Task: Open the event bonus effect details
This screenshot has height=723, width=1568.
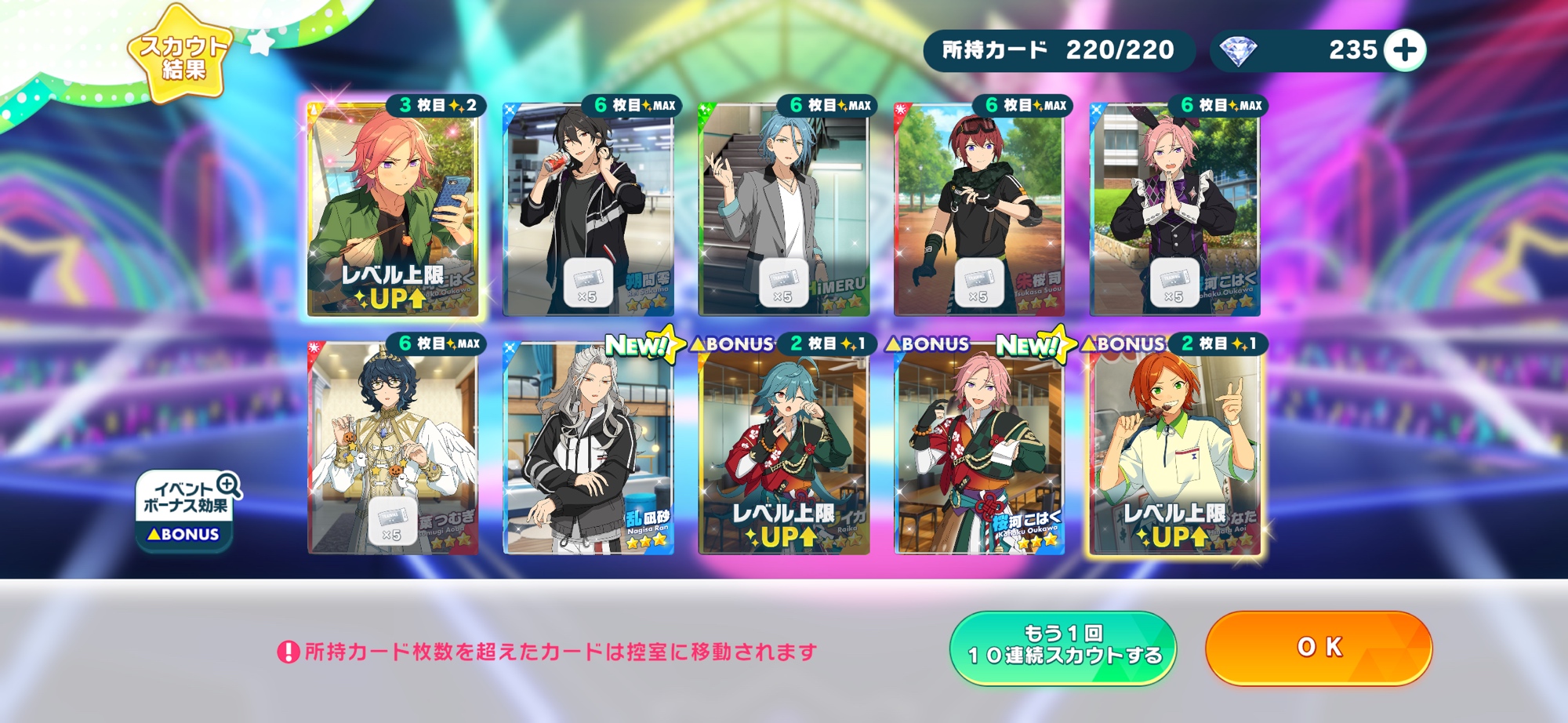Action: pos(186,510)
